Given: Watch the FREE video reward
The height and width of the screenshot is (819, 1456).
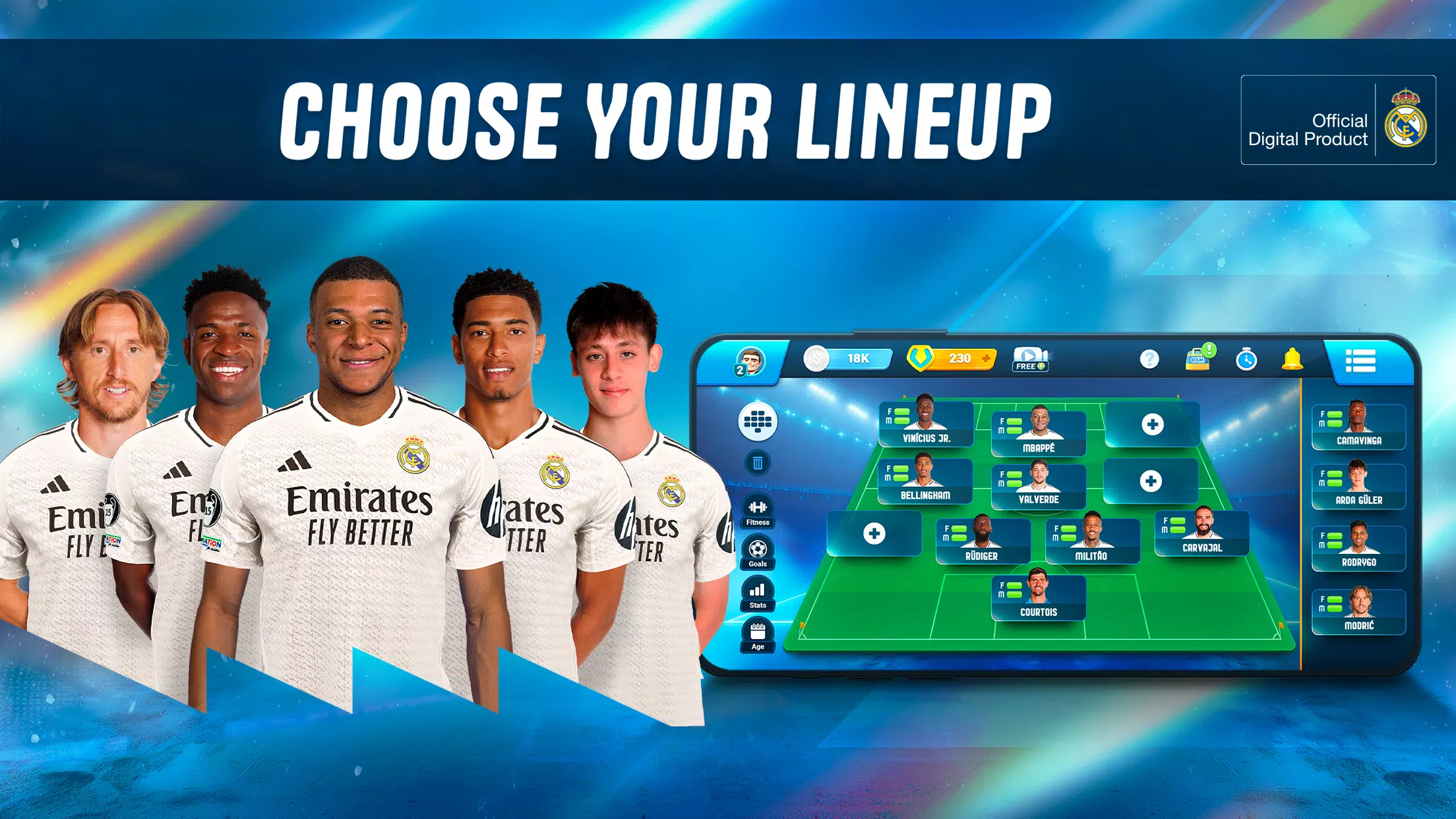Looking at the screenshot, I should click(x=1029, y=359).
